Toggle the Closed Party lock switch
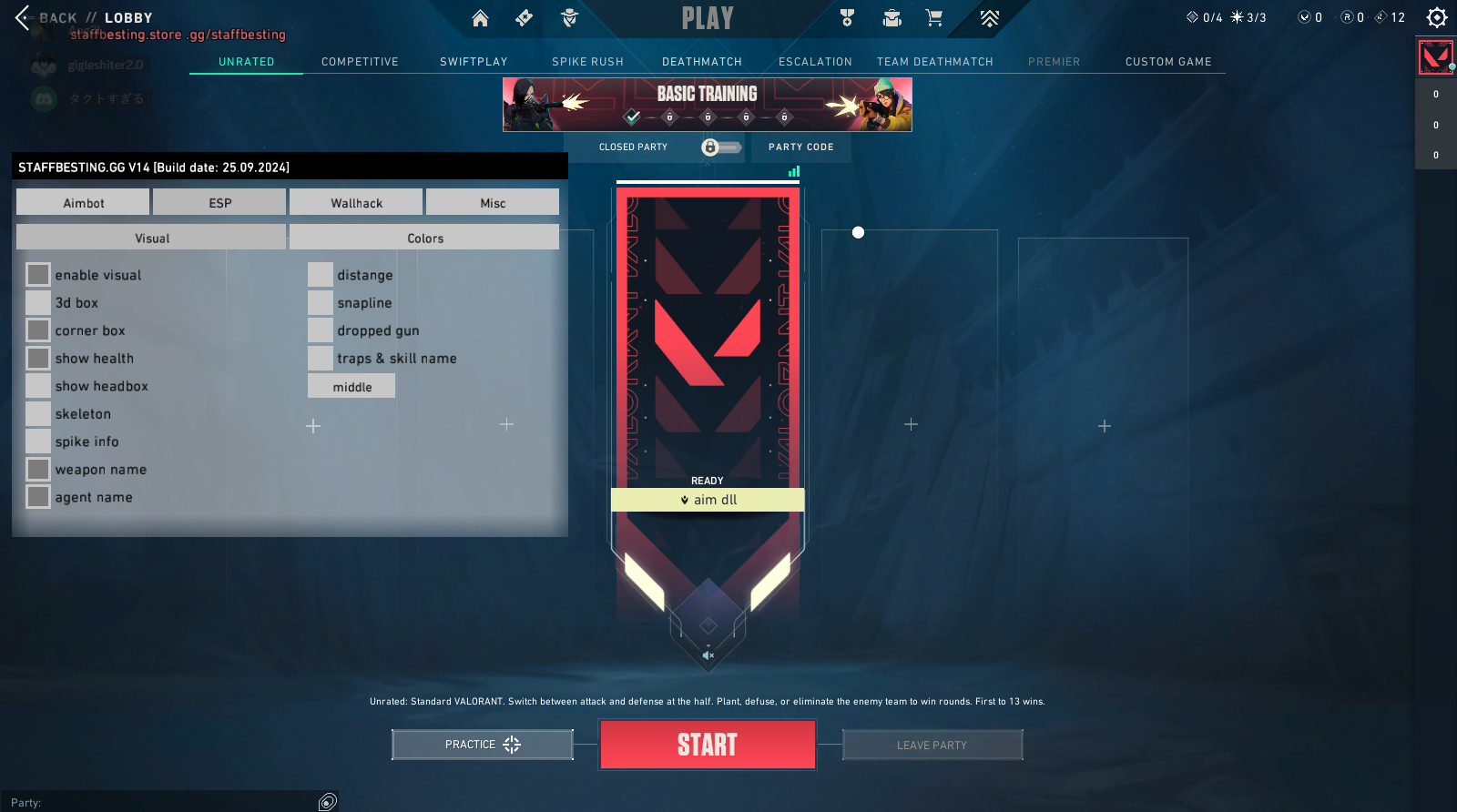This screenshot has height=812, width=1457. coord(720,147)
